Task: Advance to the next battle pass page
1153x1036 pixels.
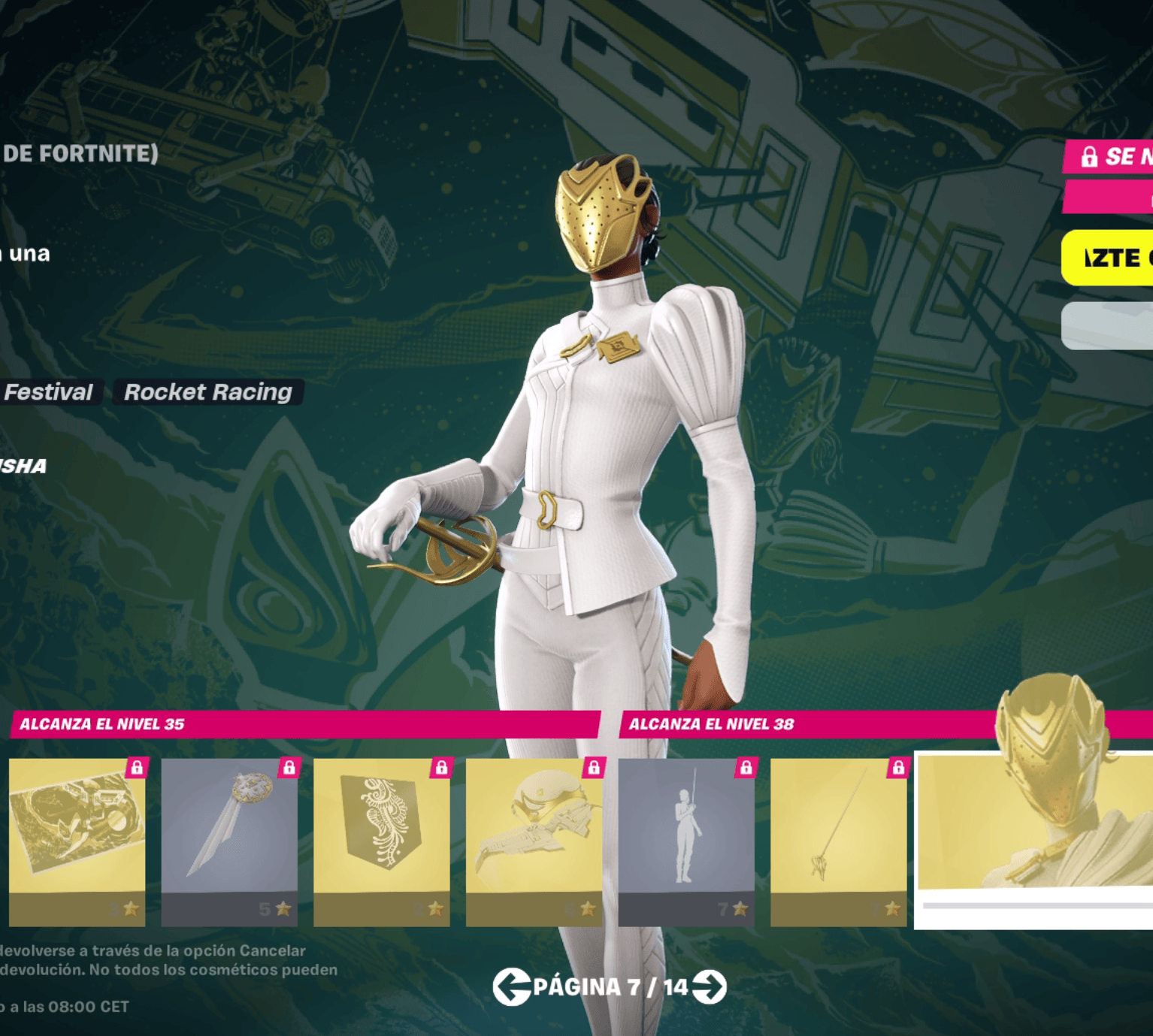Action: click(710, 986)
